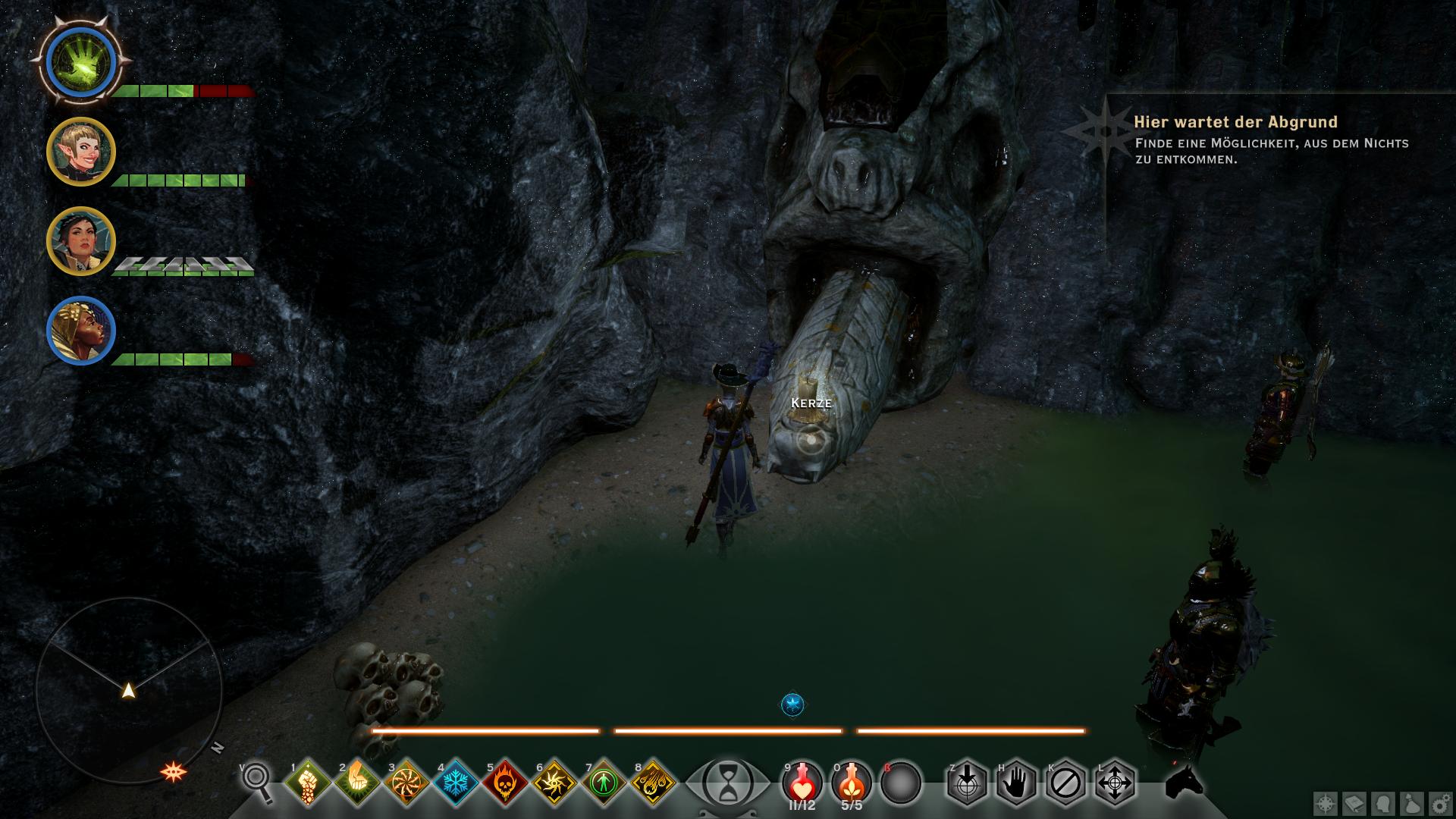Cast the flaming skull spell
1456x819 pixels.
(x=505, y=782)
